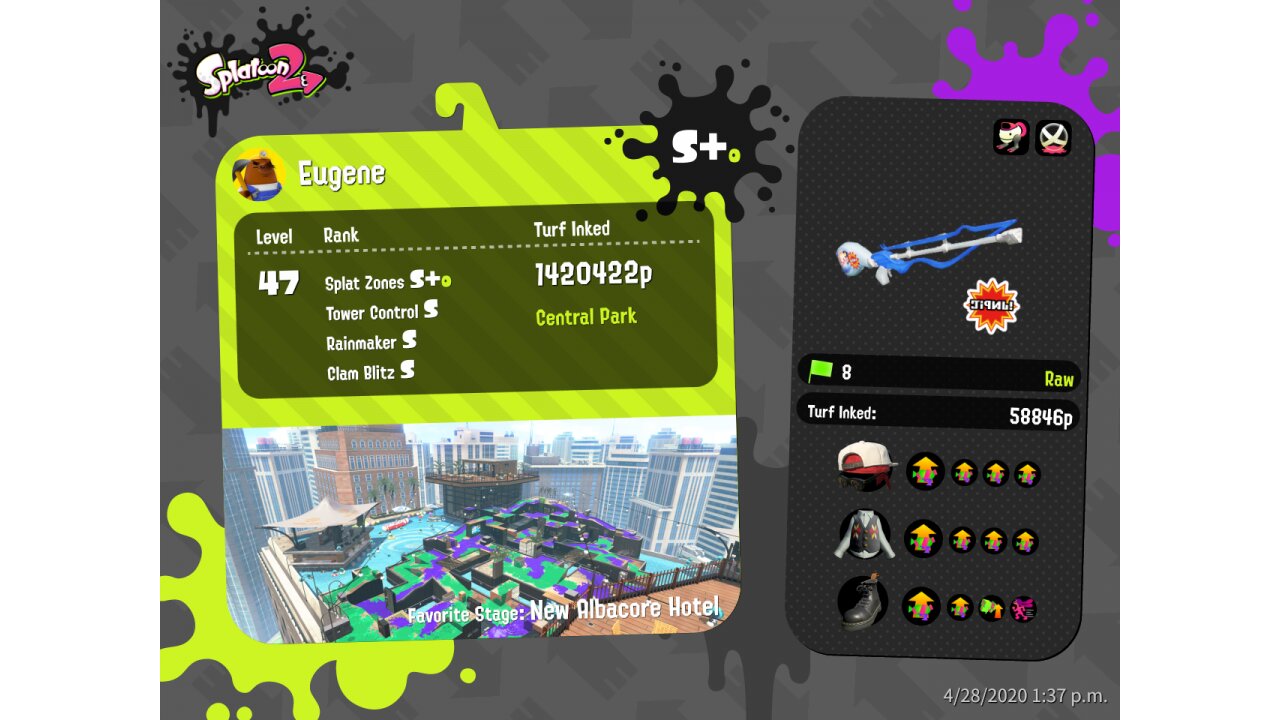Show the boot's large main ability icon

point(921,606)
